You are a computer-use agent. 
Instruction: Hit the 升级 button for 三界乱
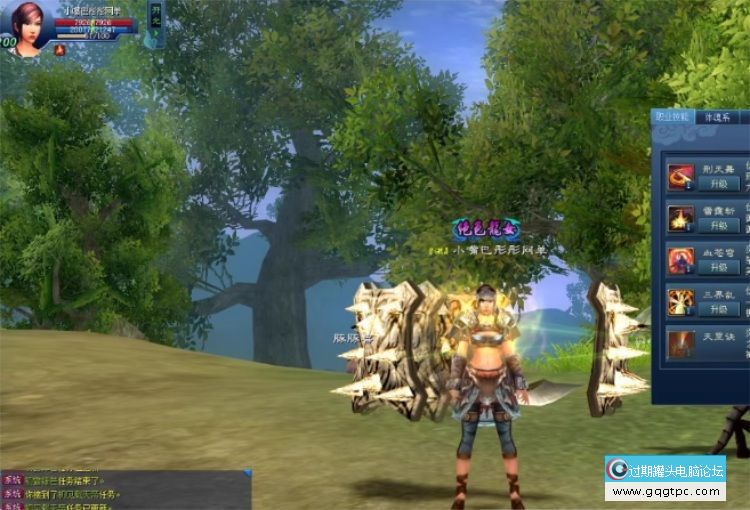click(x=719, y=309)
